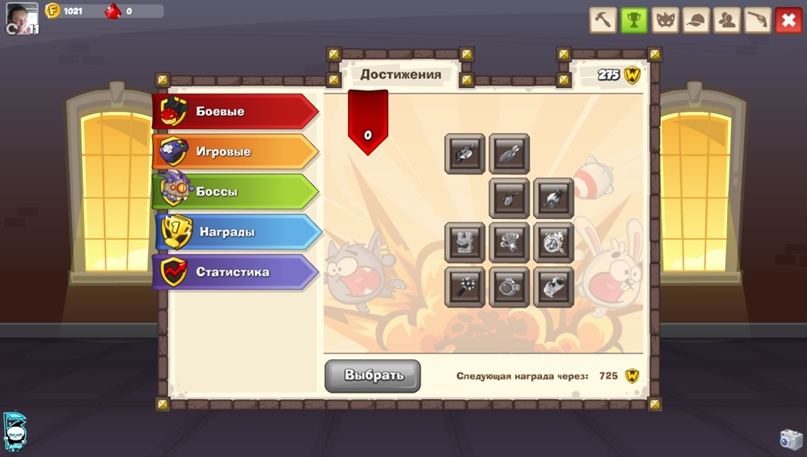Open the revolver toolbar icon

[x=758, y=19]
